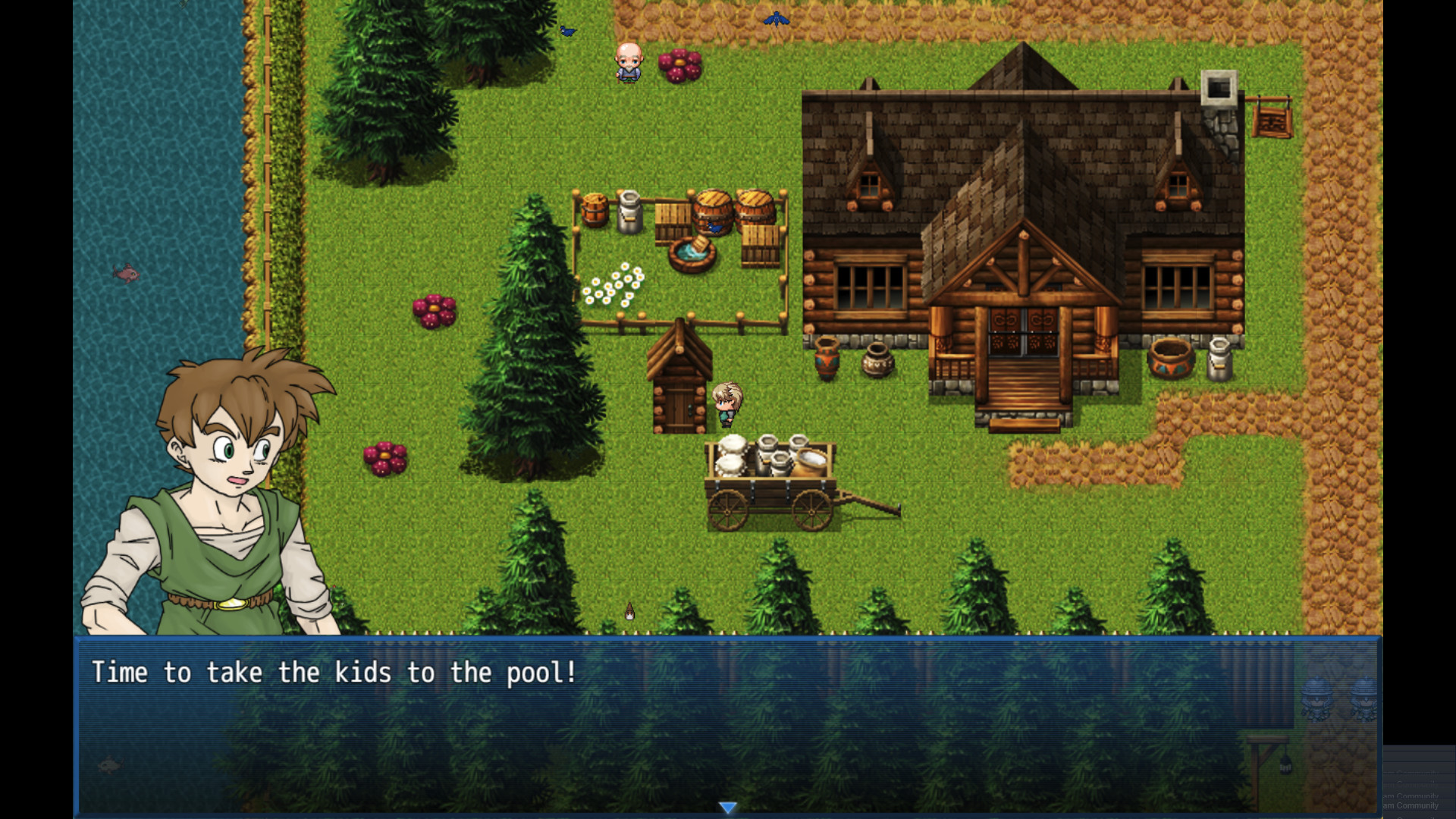The height and width of the screenshot is (819, 1456).
Task: Click the blue dialogue continue arrow
Action: [x=727, y=808]
